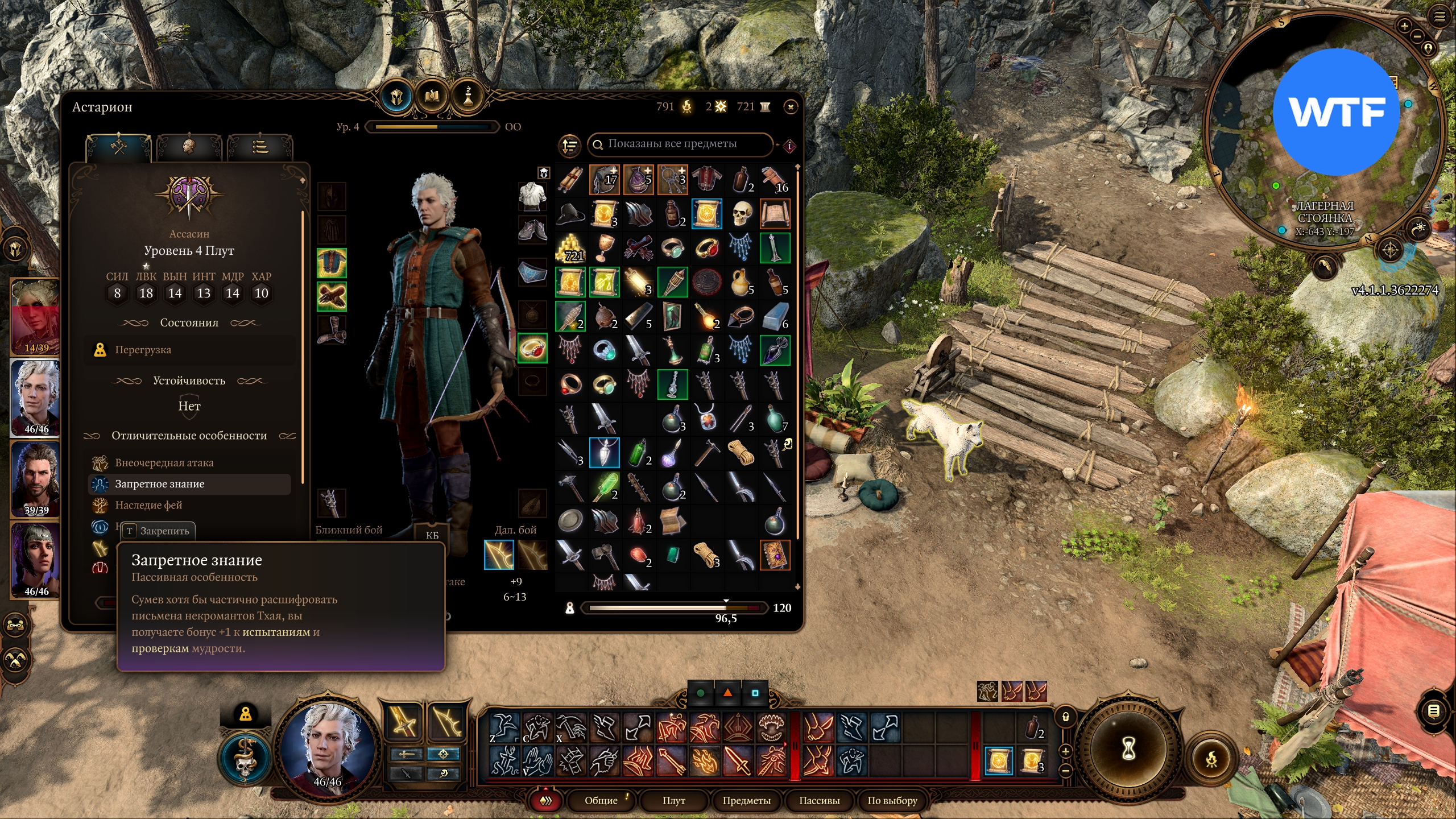Image resolution: width=1456 pixels, height=819 pixels.
Task: Open the Предметы hotbar tab
Action: tap(746, 800)
